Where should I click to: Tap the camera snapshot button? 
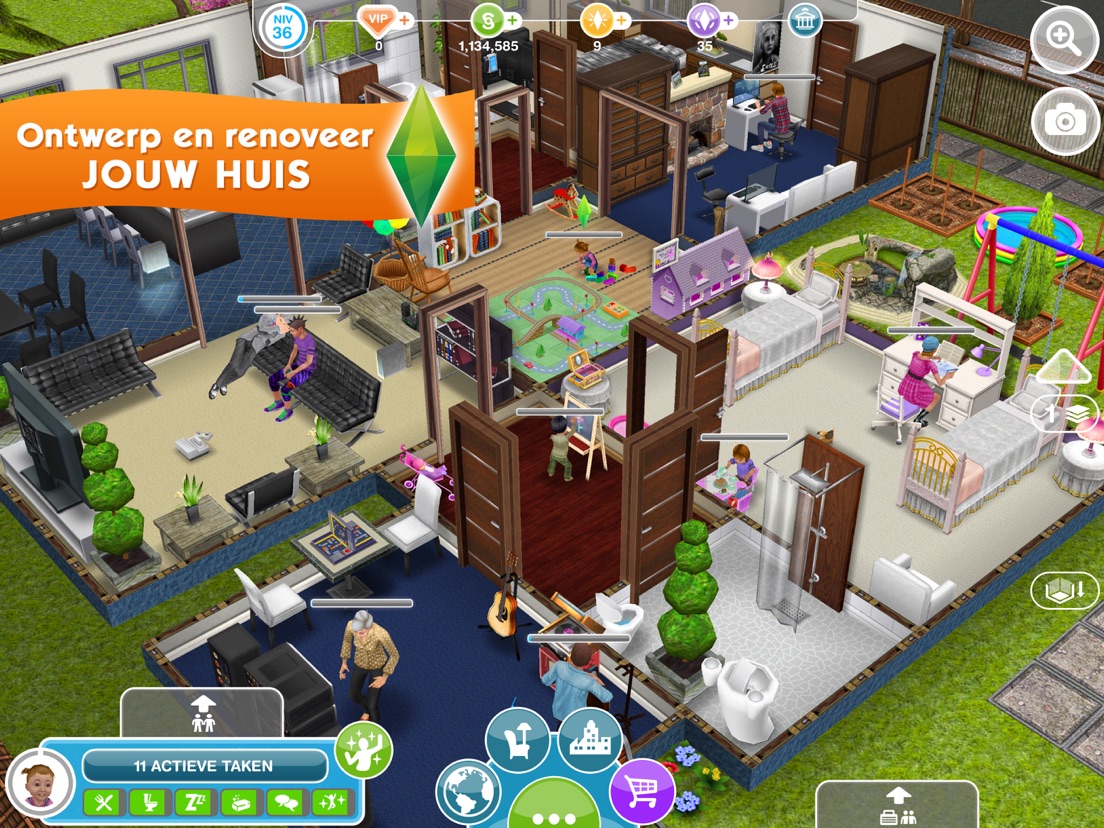(1064, 121)
